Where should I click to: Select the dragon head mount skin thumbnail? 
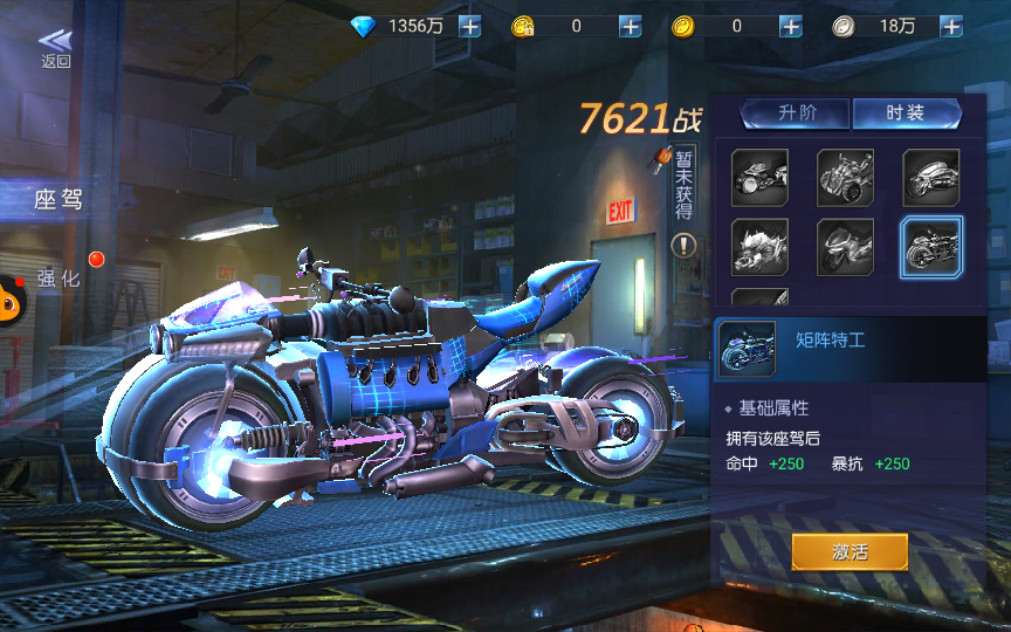(x=760, y=247)
